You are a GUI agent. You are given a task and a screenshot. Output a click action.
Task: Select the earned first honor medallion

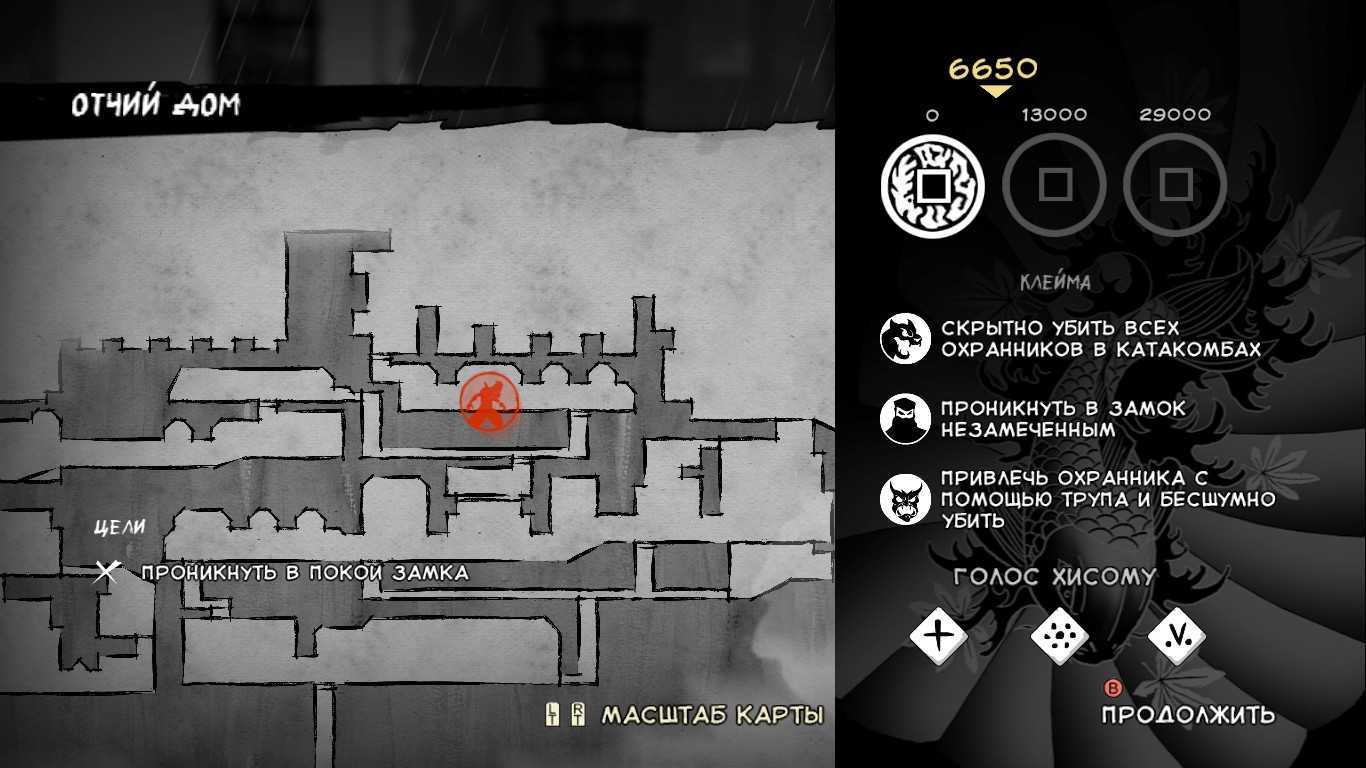(x=932, y=186)
